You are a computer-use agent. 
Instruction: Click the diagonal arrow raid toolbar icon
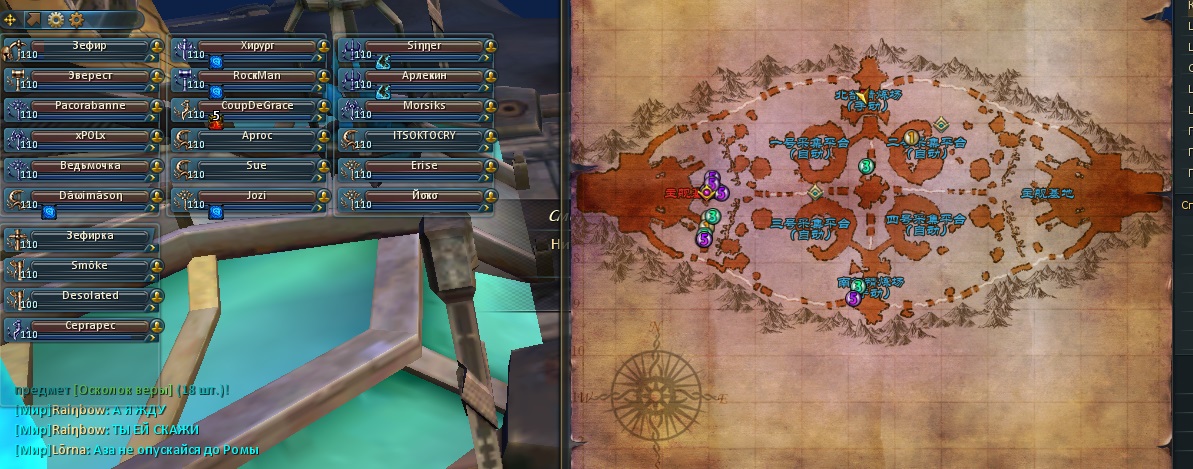pyautogui.click(x=32, y=19)
